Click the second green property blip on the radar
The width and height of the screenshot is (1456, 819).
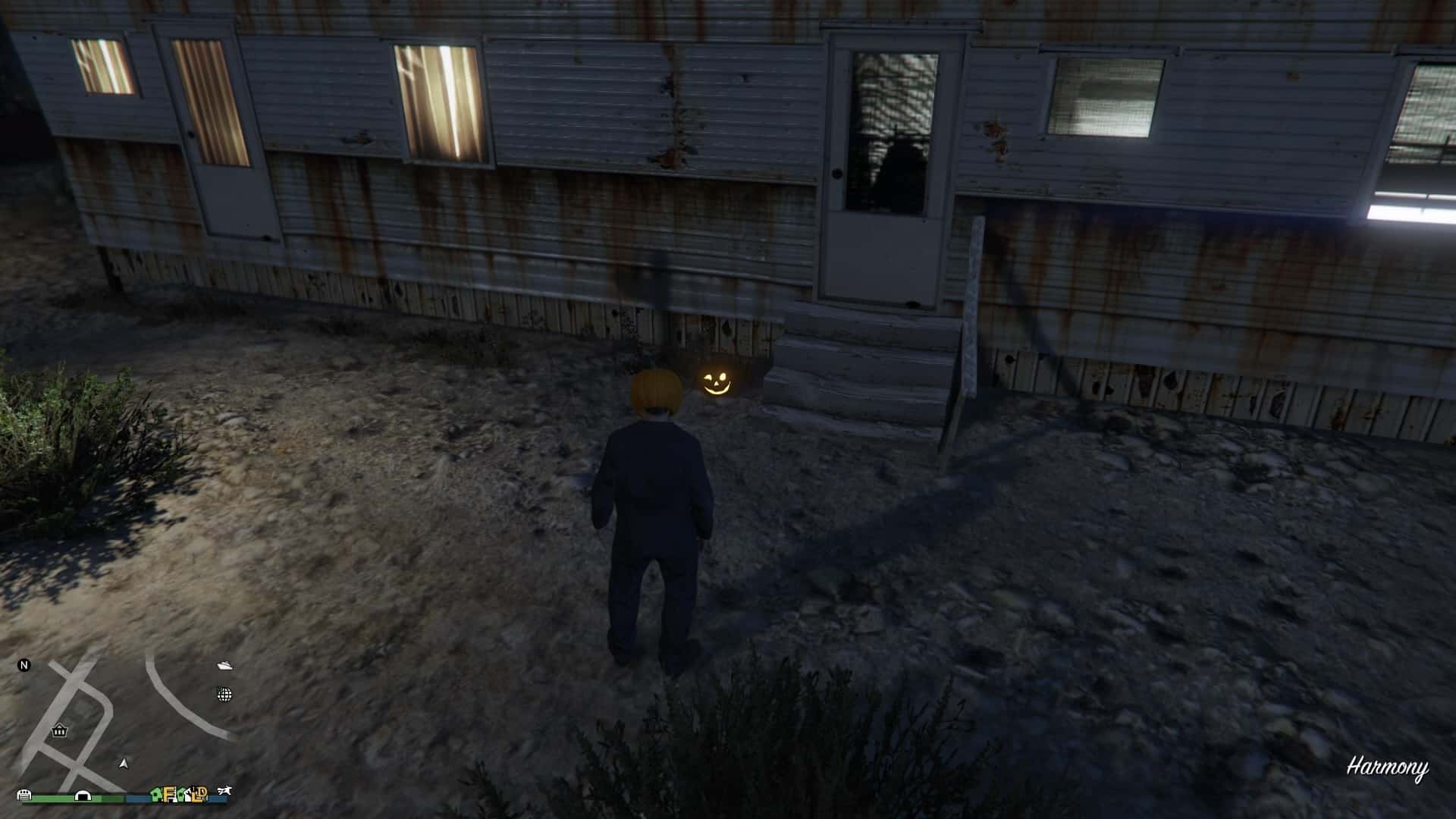(180, 796)
